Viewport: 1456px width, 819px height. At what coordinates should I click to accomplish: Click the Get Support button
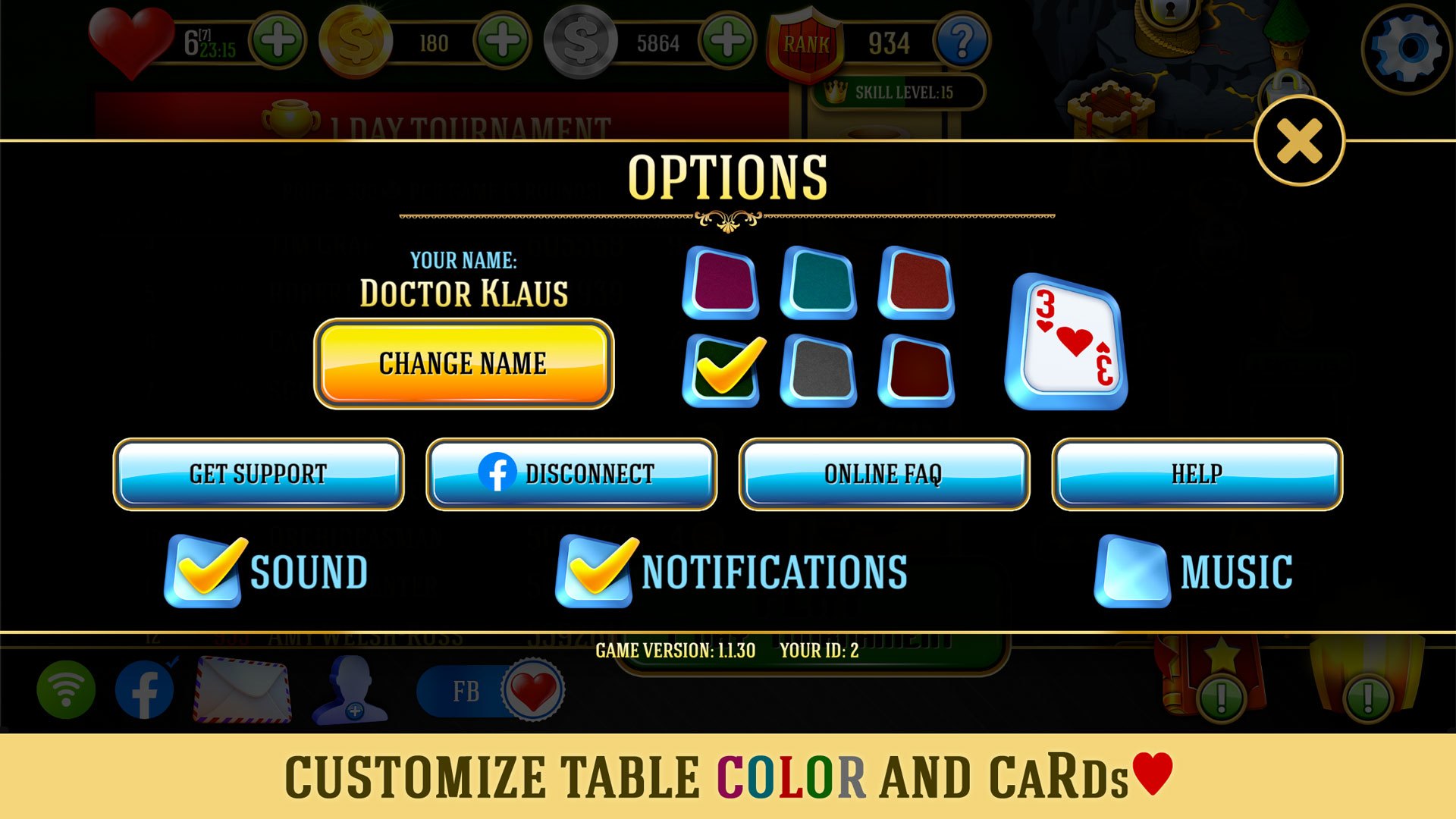tap(258, 475)
